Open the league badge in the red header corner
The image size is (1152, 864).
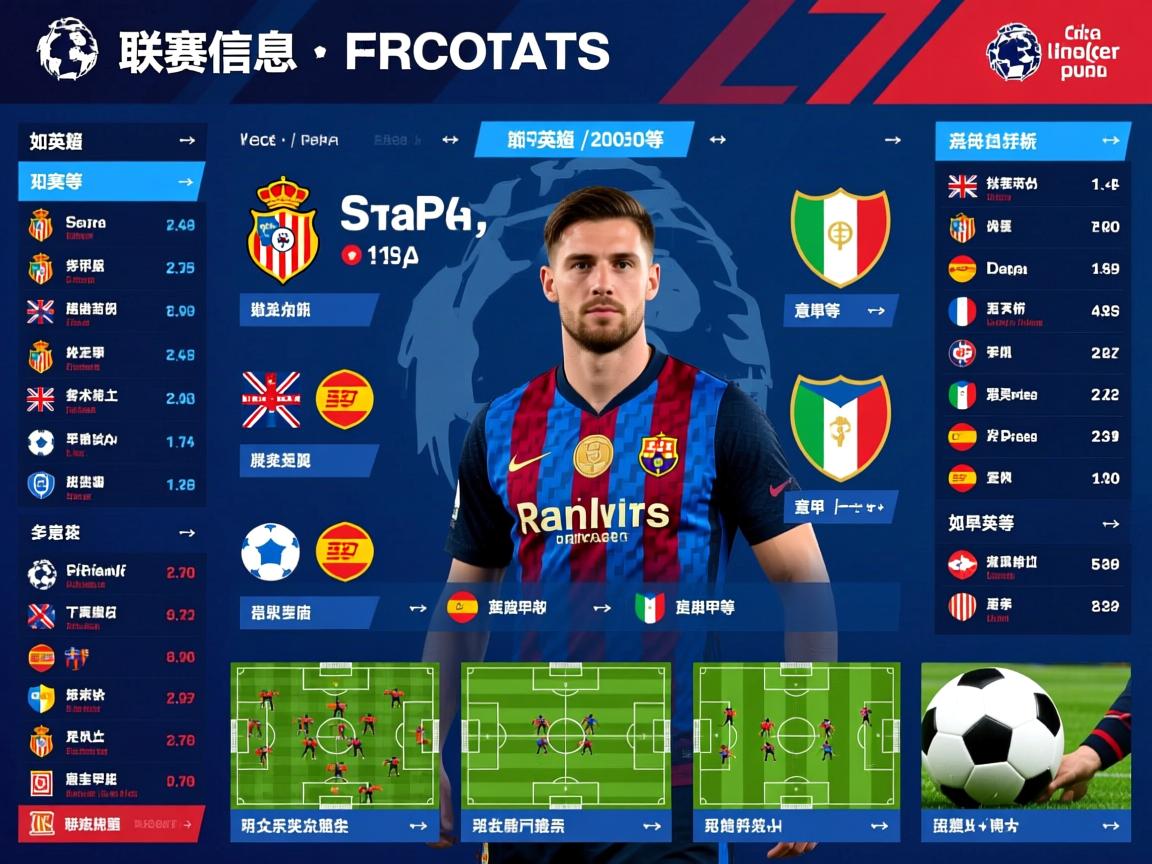(x=1013, y=51)
